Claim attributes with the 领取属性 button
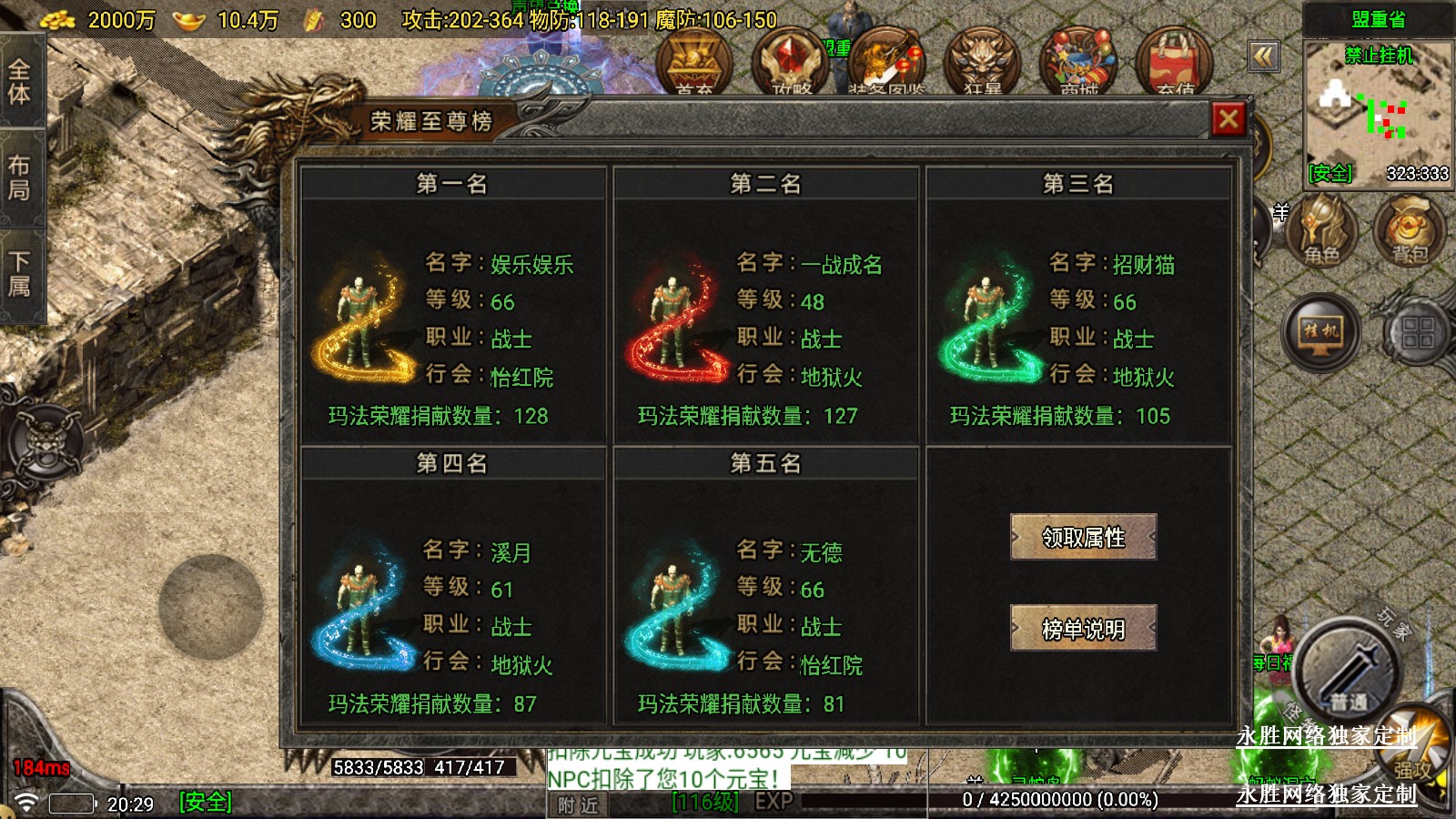Image resolution: width=1456 pixels, height=819 pixels. pos(1083,537)
